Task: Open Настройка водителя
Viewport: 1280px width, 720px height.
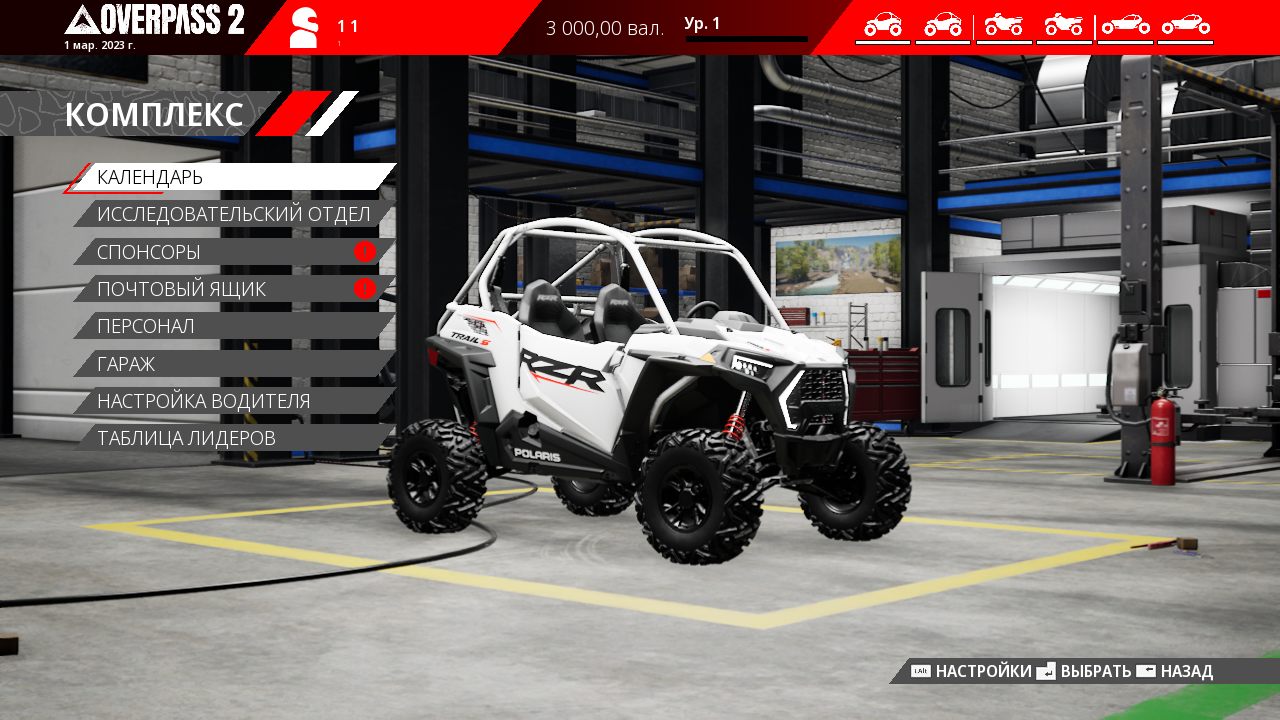Action: click(x=232, y=401)
